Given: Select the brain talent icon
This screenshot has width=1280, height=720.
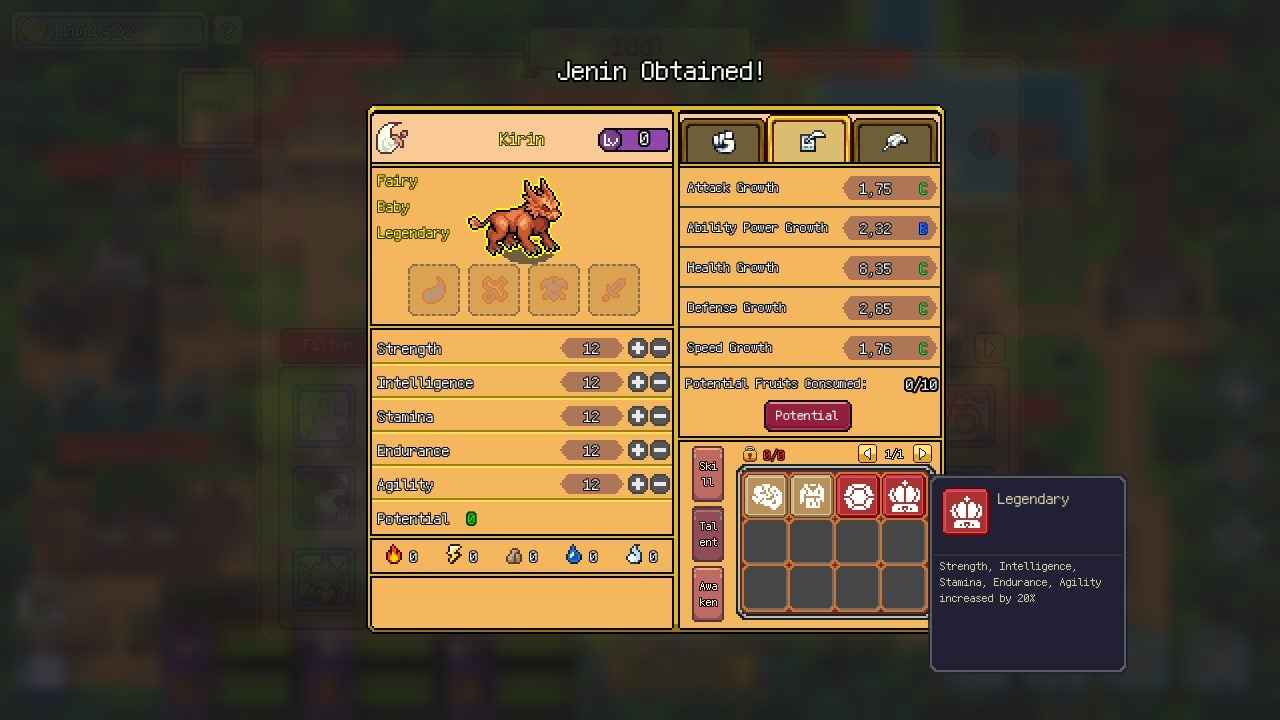Looking at the screenshot, I should pyautogui.click(x=766, y=496).
